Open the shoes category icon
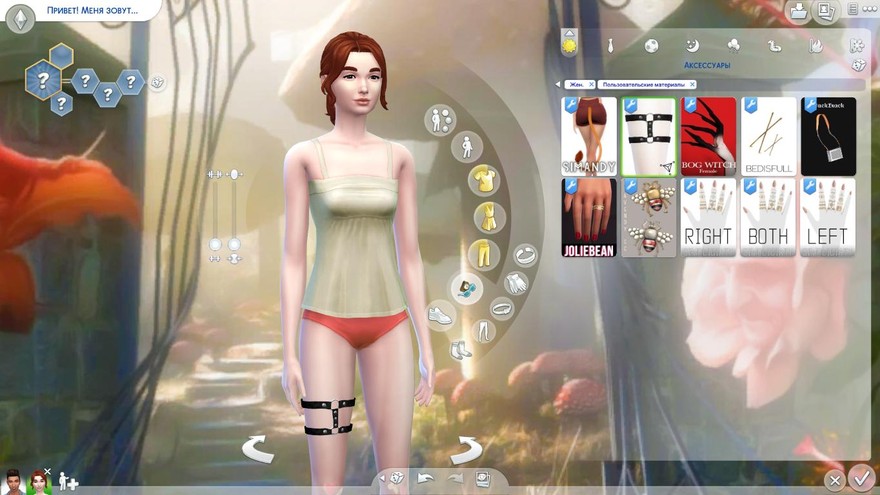Screen dimensions: 880x495 pyautogui.click(x=441, y=315)
